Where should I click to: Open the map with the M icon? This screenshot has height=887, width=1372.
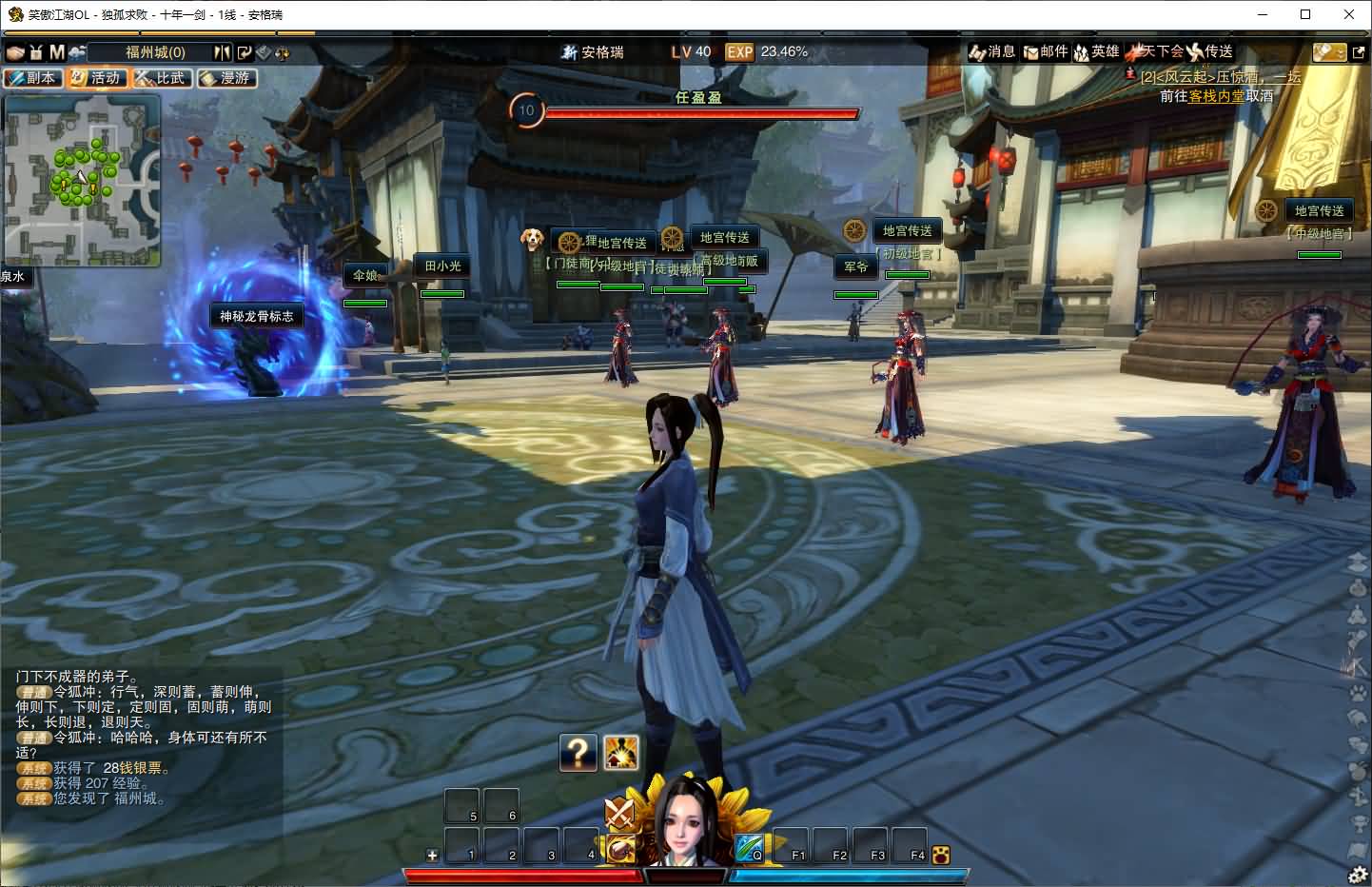point(57,52)
